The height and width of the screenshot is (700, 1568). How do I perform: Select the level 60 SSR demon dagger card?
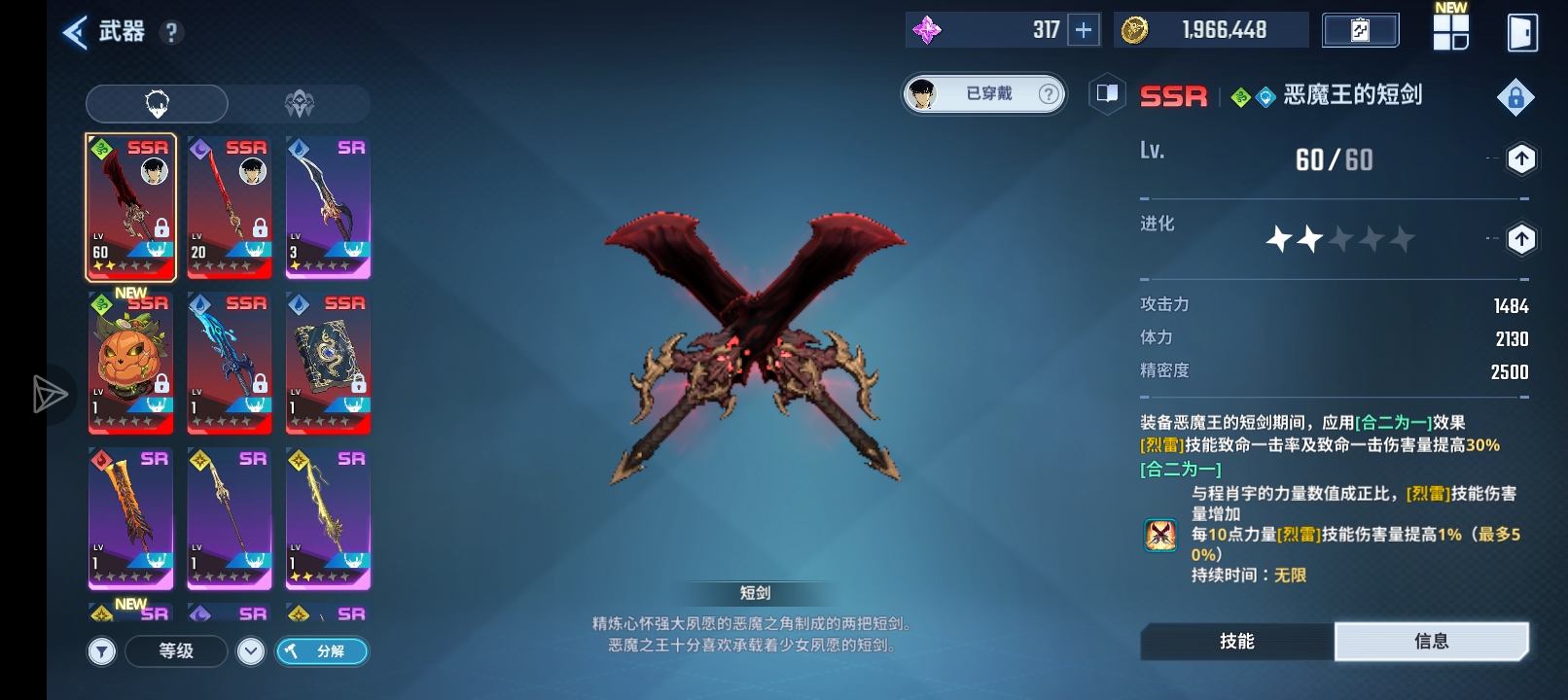131,206
